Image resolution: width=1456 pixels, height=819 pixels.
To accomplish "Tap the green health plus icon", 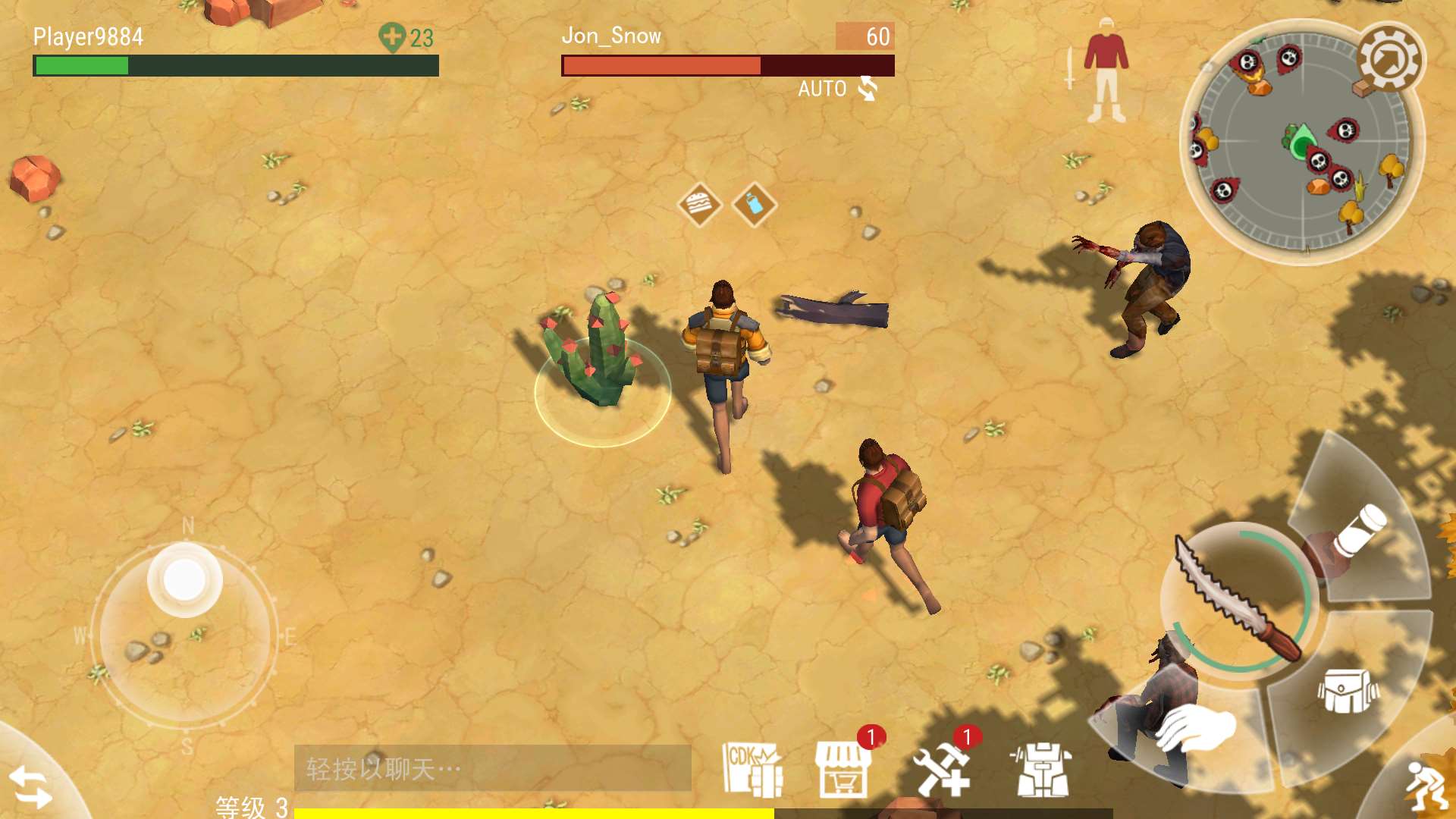I will [x=392, y=37].
